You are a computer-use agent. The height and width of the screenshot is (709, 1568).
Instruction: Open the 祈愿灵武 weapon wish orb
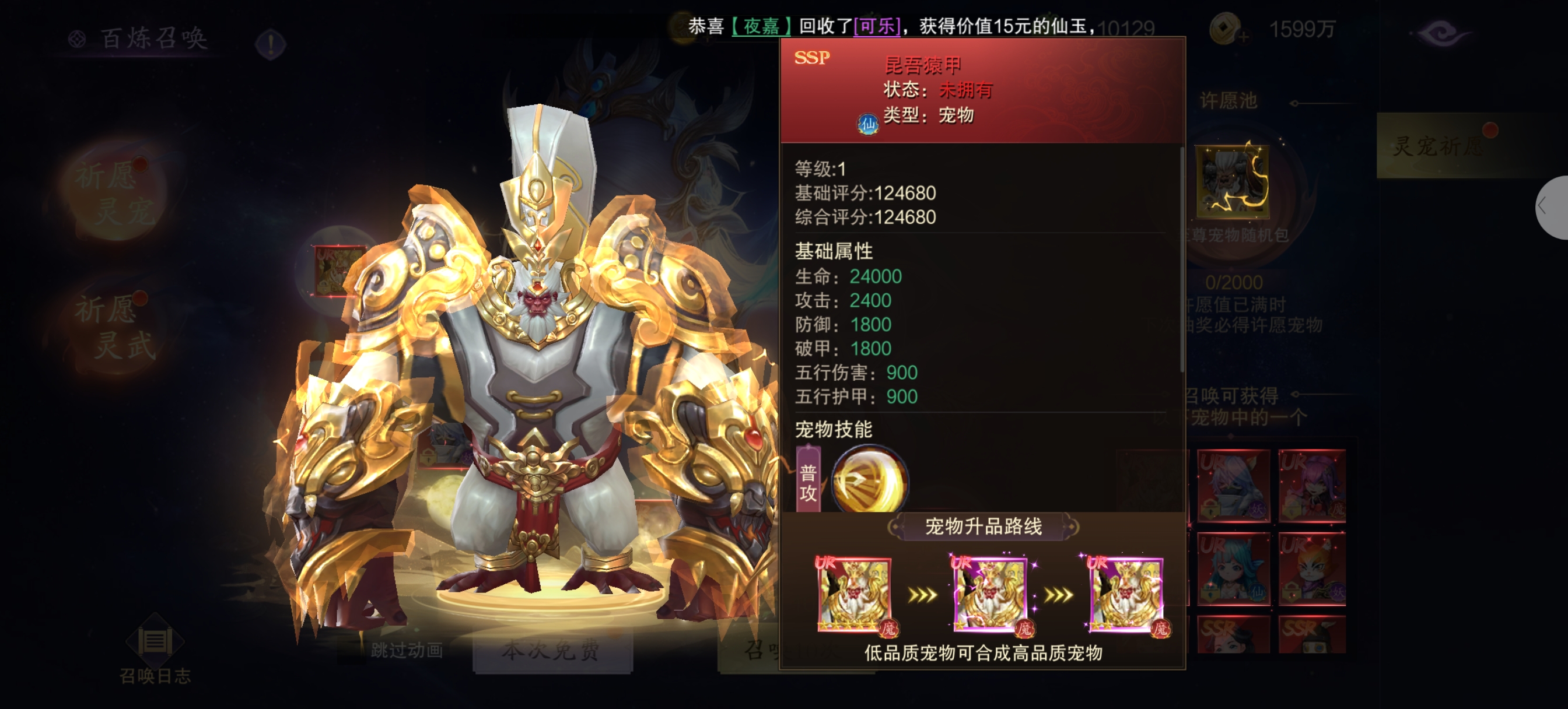pos(115,328)
